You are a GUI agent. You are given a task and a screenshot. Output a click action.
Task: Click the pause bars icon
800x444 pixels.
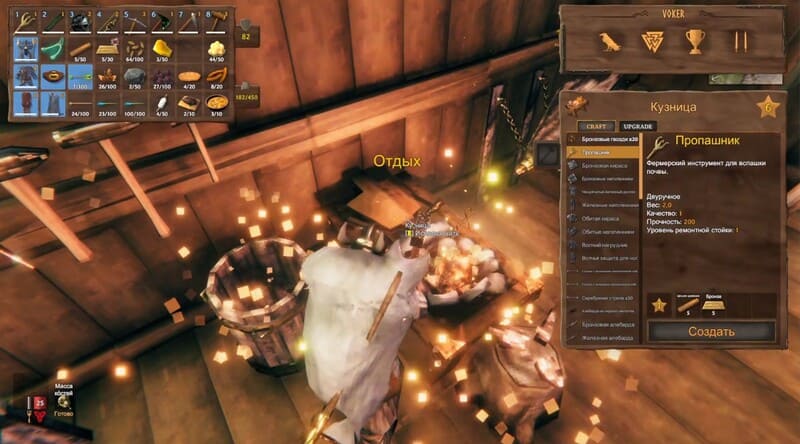[741, 41]
